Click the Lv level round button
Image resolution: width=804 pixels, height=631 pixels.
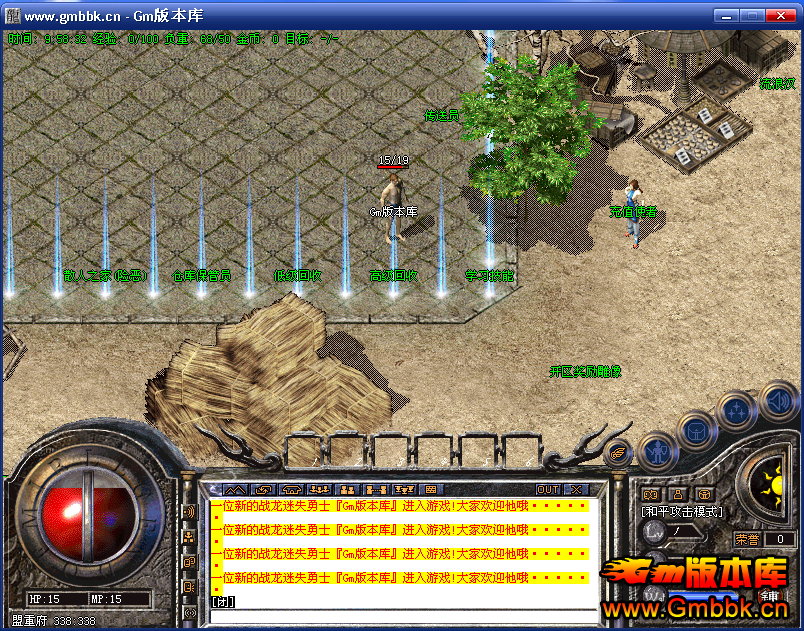(x=655, y=532)
